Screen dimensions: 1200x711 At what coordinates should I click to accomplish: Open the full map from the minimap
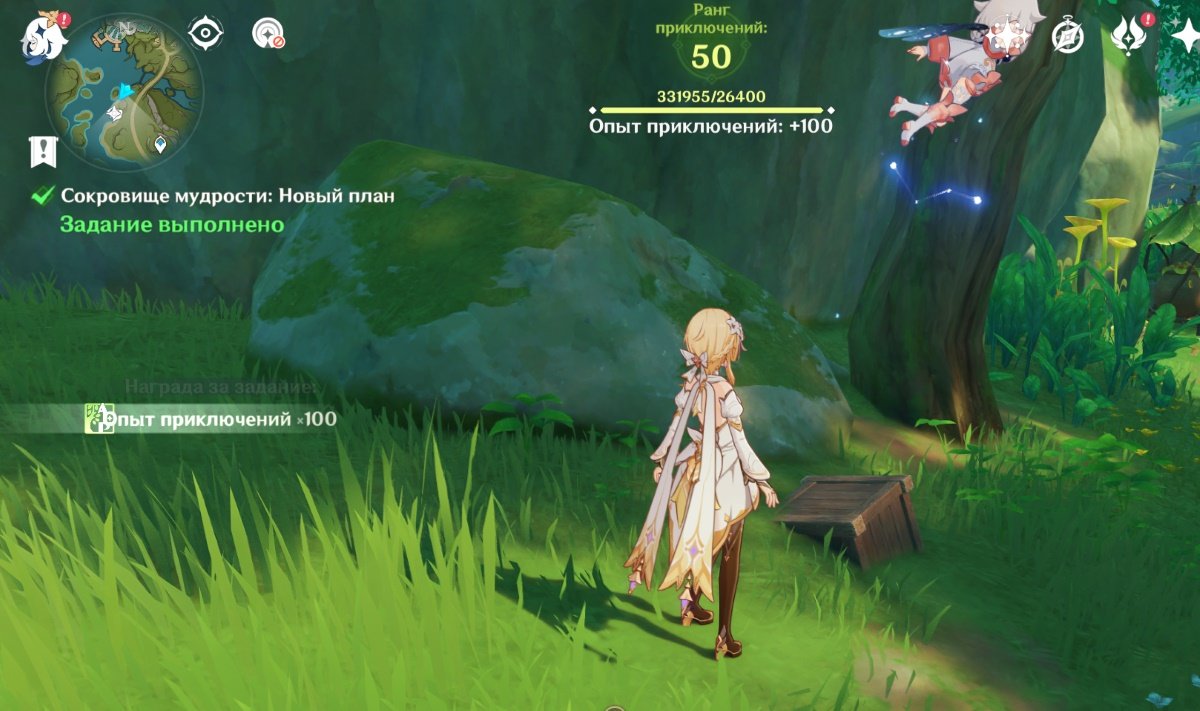124,92
